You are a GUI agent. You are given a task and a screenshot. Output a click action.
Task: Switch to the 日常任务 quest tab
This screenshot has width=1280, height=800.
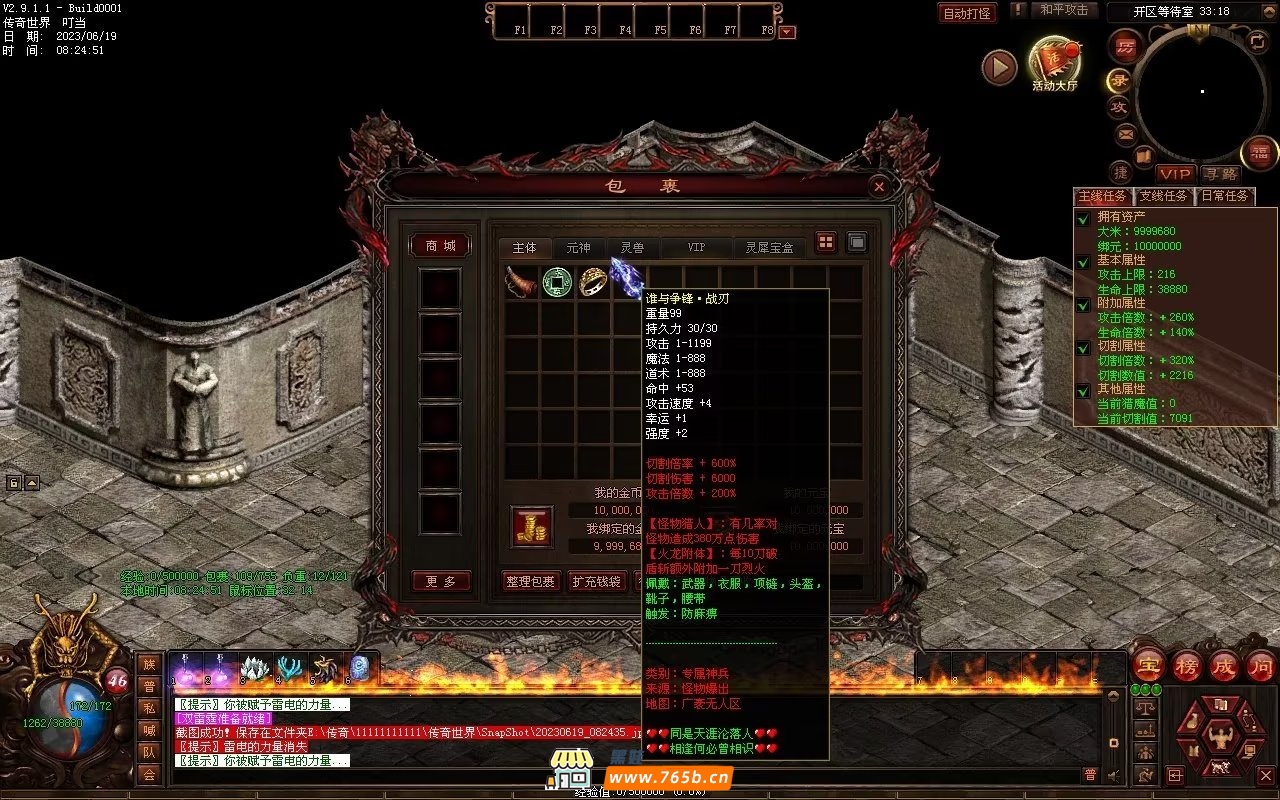[1225, 196]
